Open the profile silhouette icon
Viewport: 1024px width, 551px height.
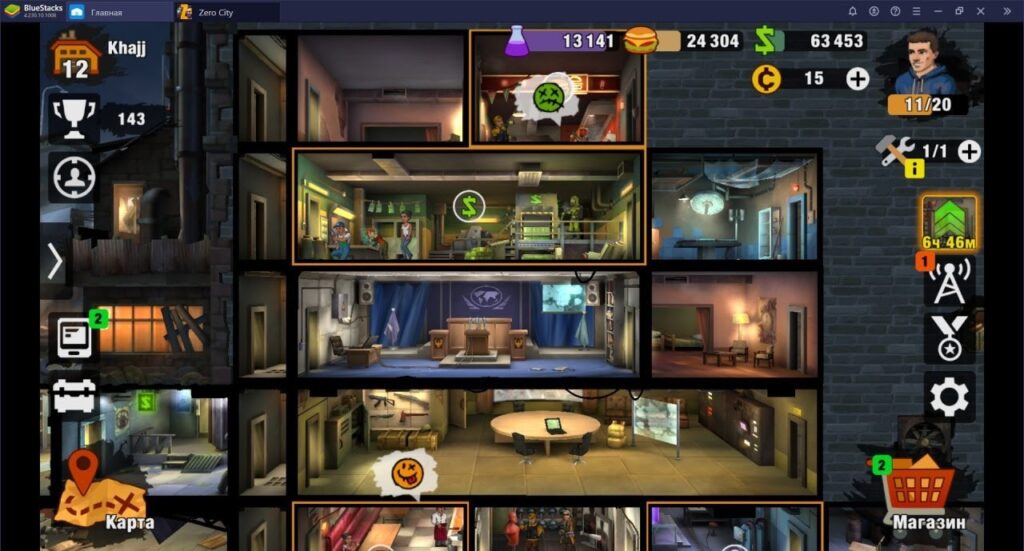[x=73, y=178]
